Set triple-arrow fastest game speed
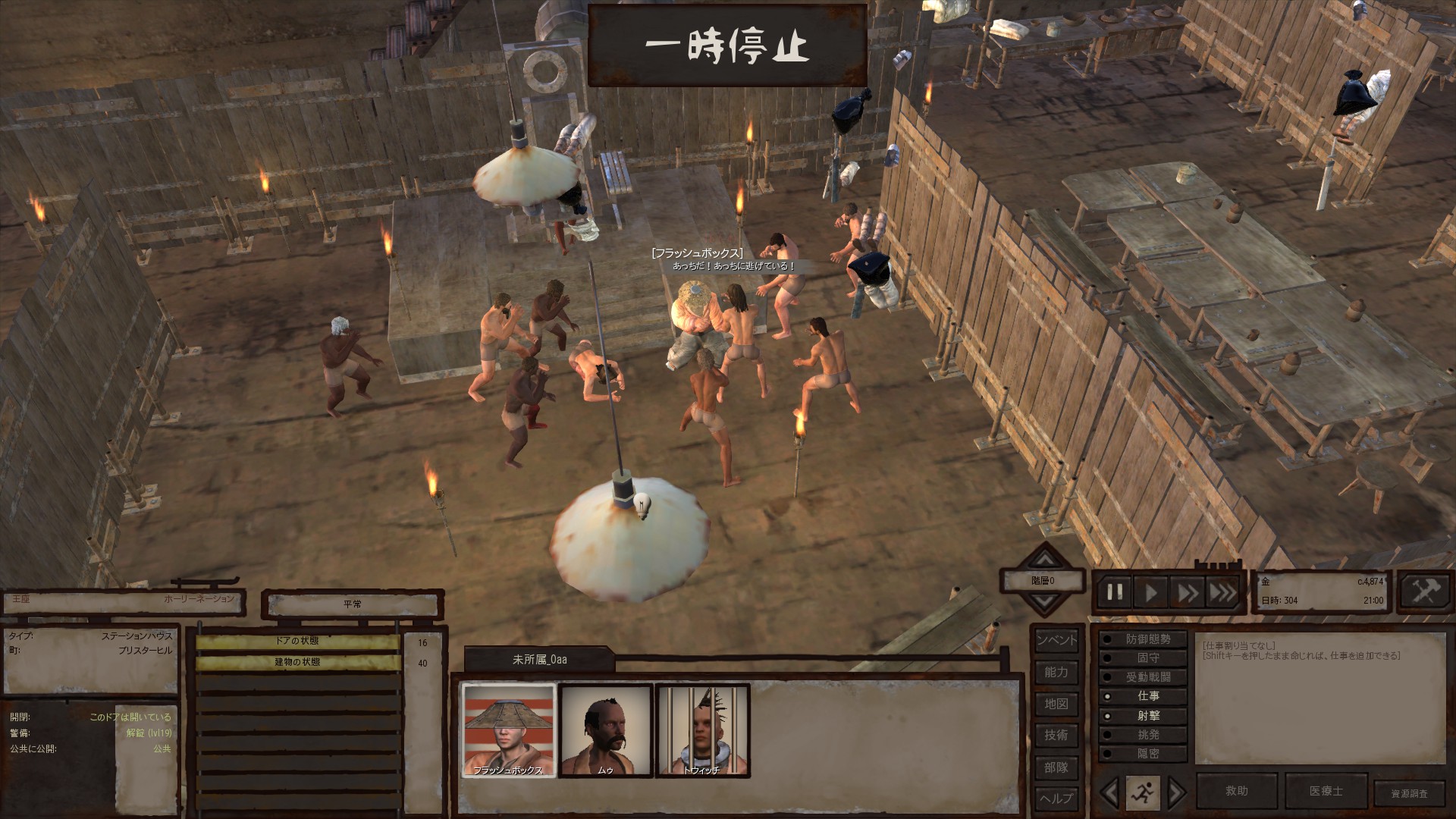 coord(1222,592)
